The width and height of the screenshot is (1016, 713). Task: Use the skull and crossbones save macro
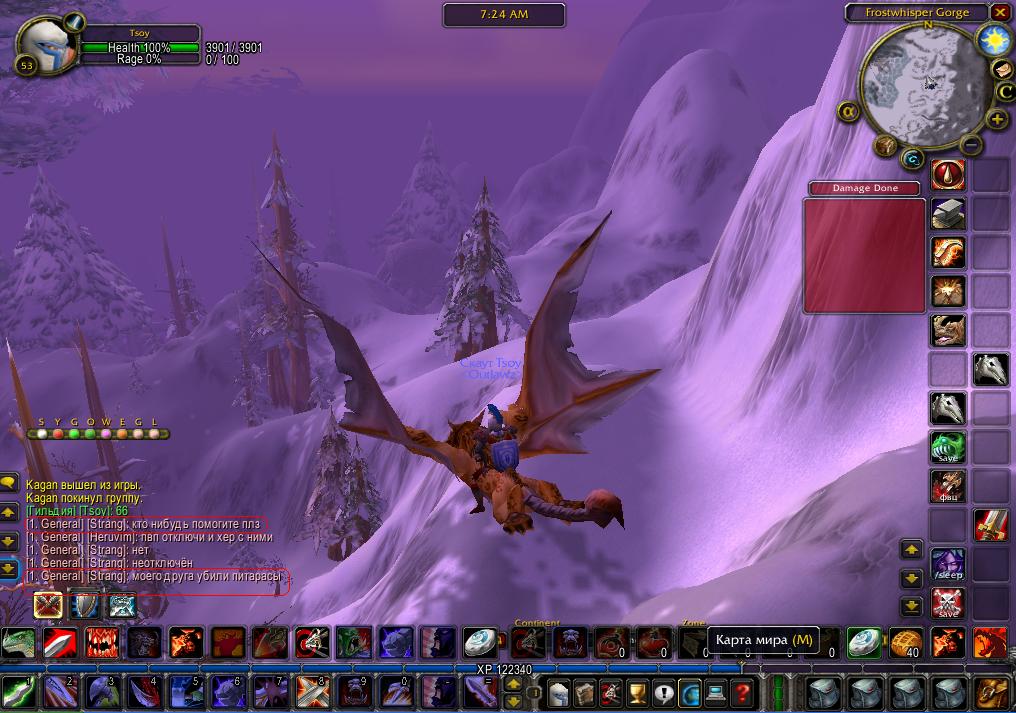tap(948, 604)
